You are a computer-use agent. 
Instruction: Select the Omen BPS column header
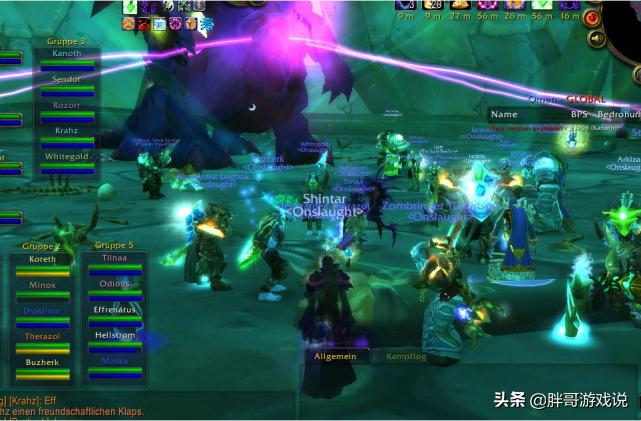coord(579,114)
